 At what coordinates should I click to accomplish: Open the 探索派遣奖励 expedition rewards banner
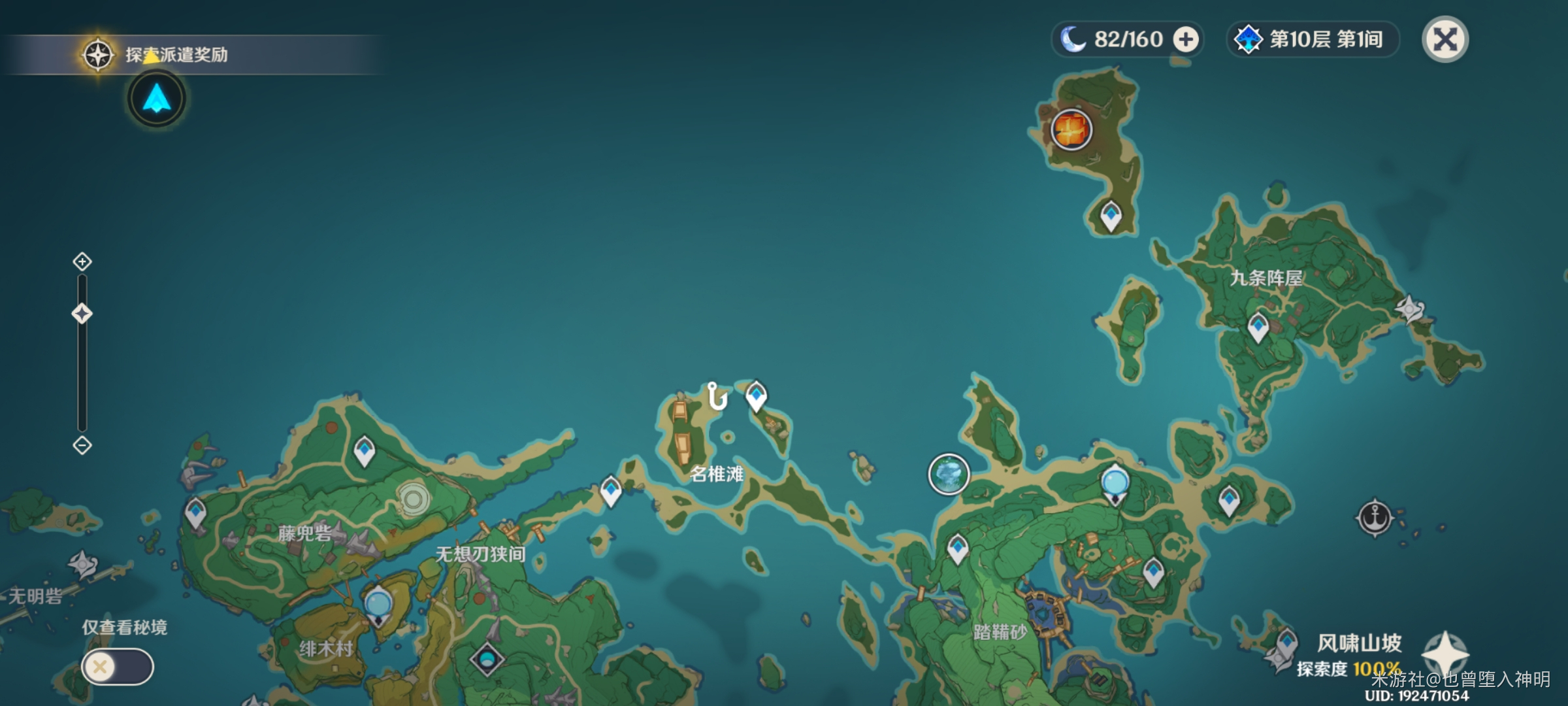(176, 55)
